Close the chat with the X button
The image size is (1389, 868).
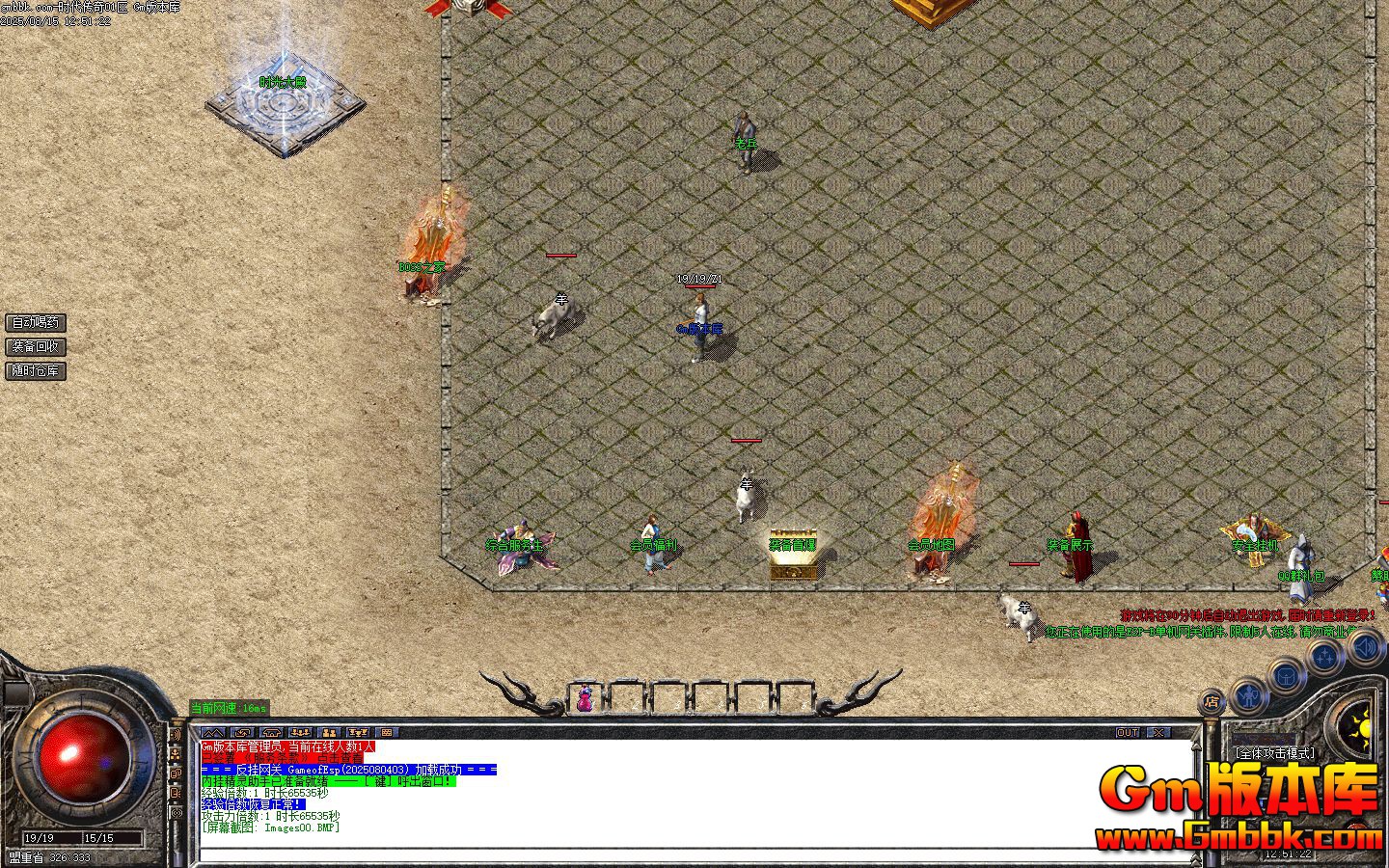[x=1157, y=733]
